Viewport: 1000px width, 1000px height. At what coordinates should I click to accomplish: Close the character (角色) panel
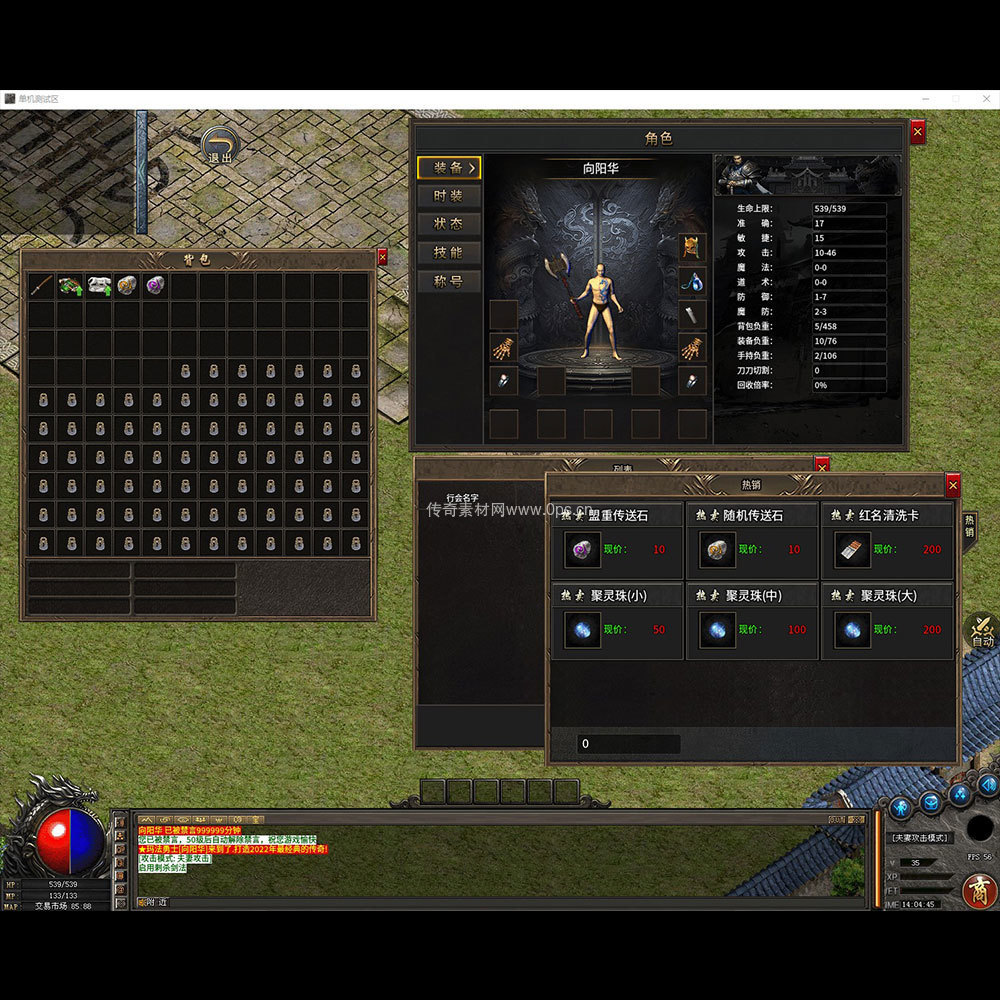coord(918,132)
